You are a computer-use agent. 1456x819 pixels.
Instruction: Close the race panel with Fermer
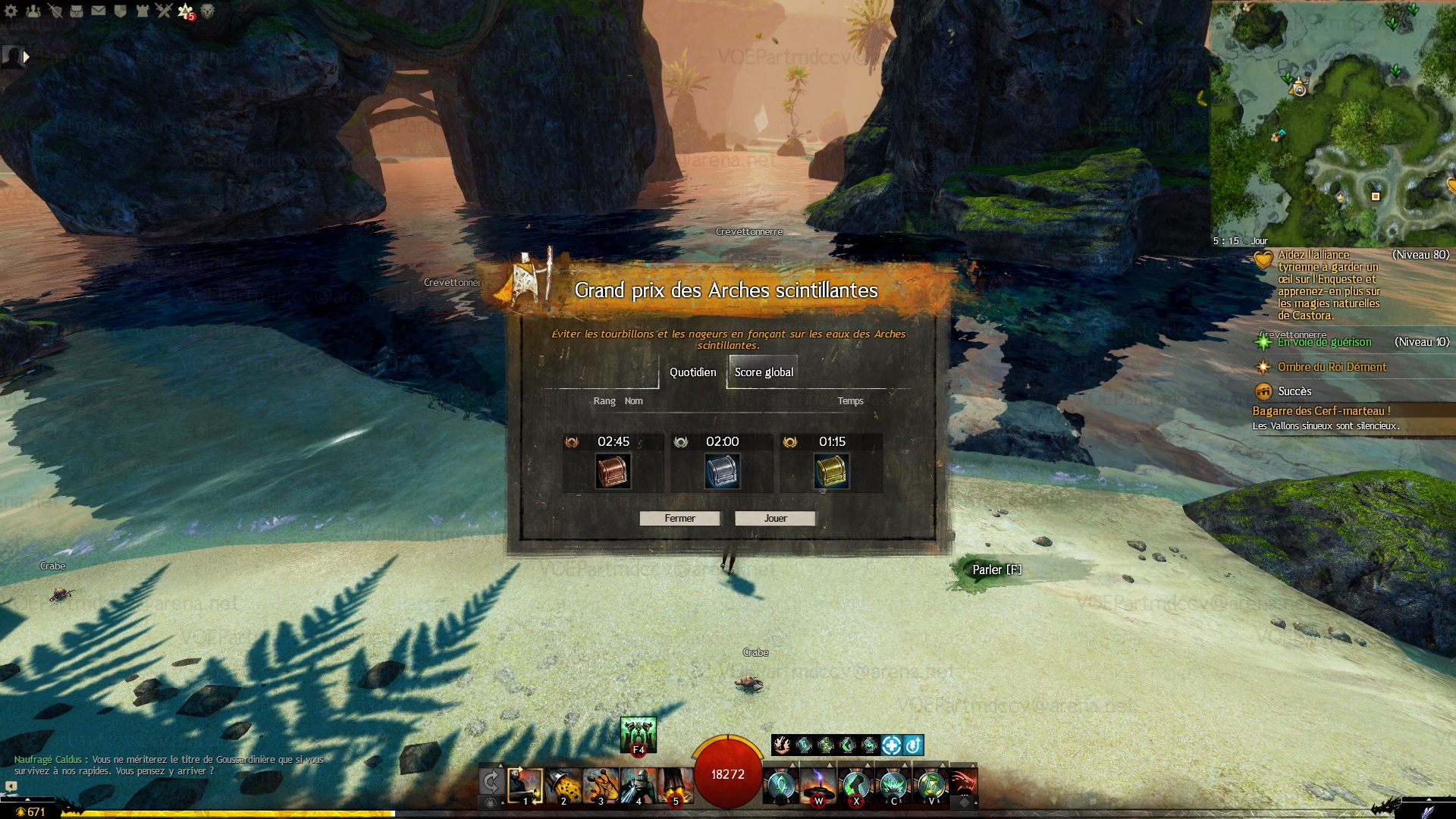click(679, 519)
